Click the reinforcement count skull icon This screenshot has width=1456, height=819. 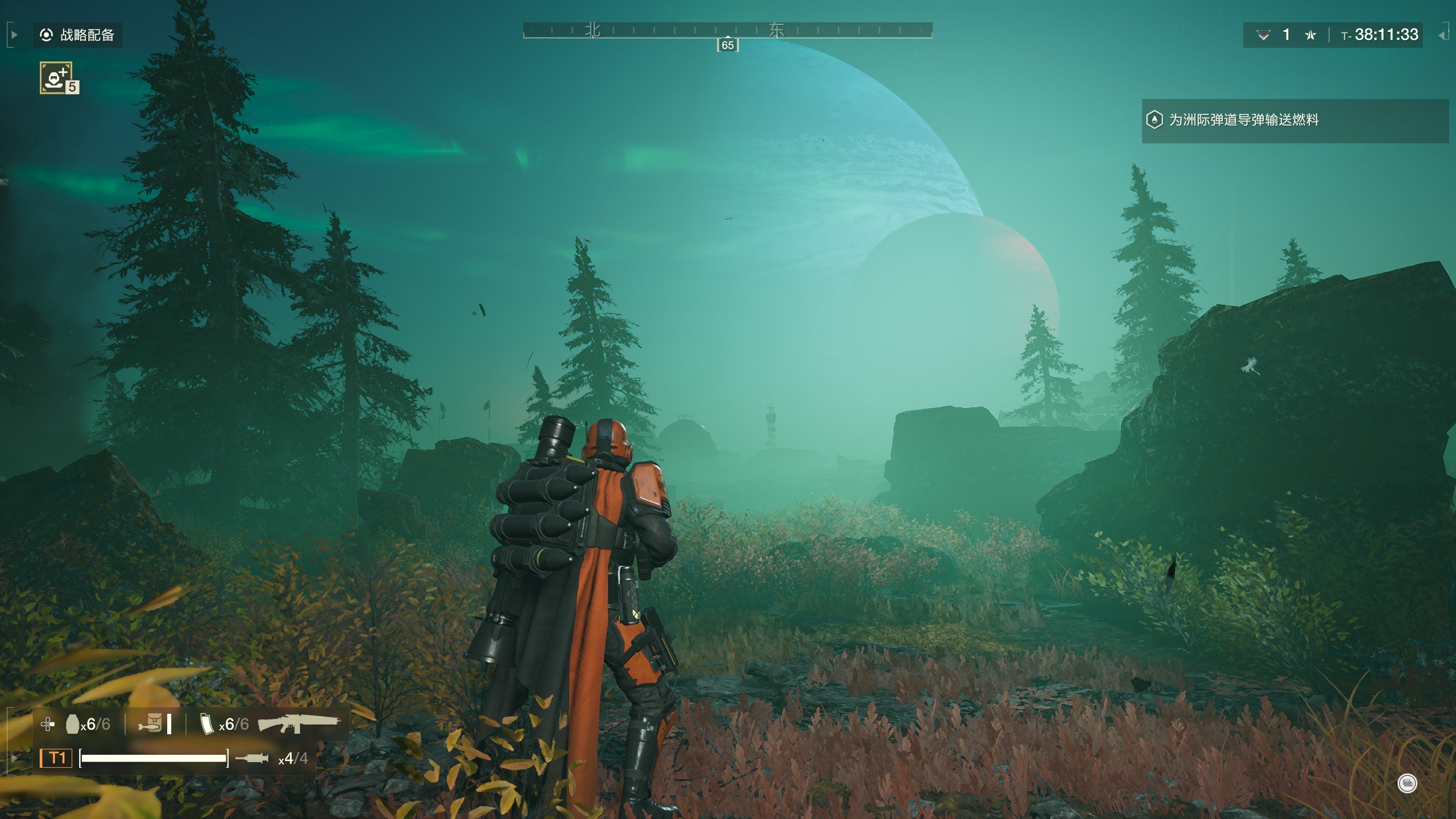click(1263, 35)
